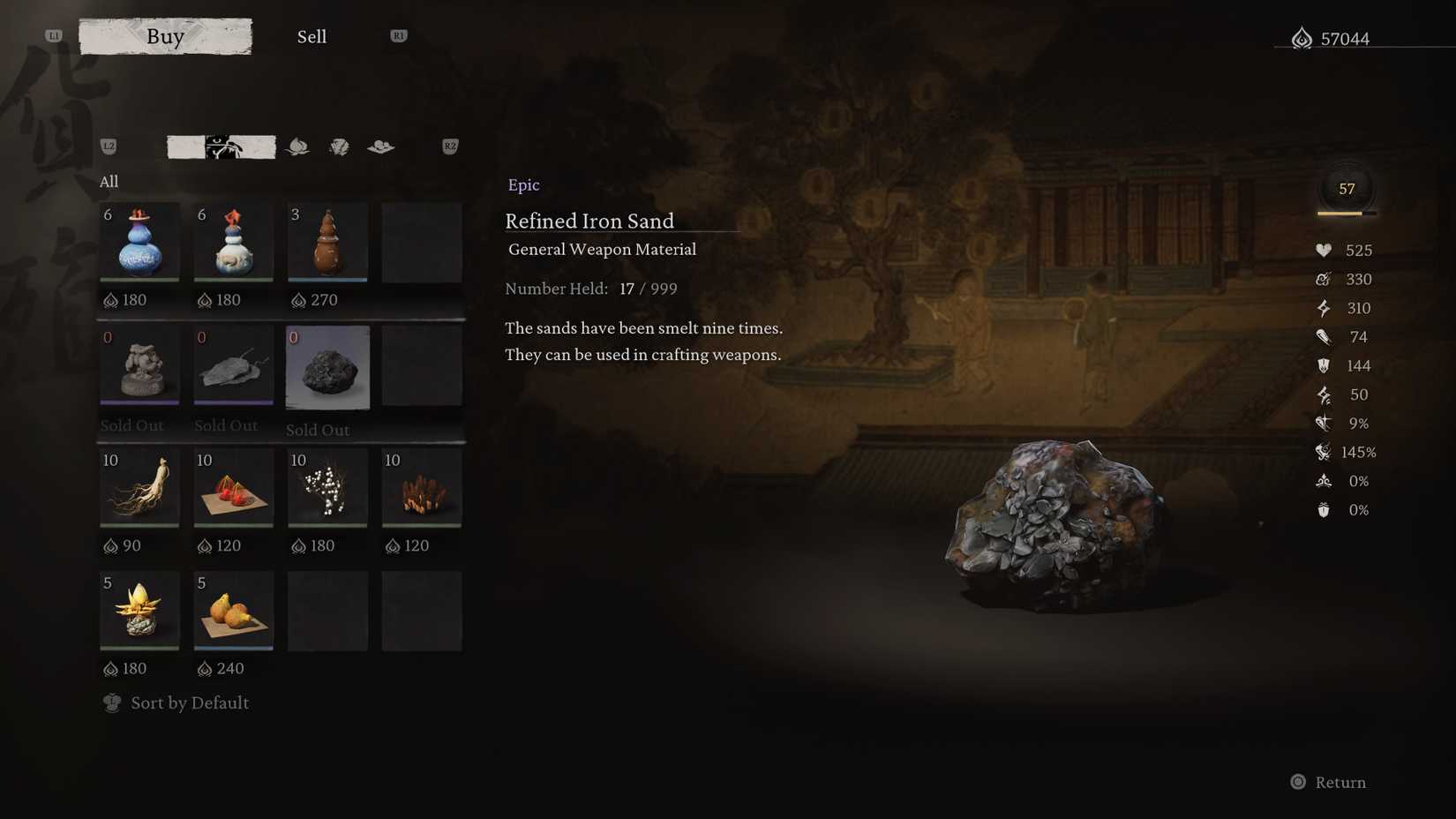
Task: Select the blue gourd potion priced 180
Action: [139, 242]
